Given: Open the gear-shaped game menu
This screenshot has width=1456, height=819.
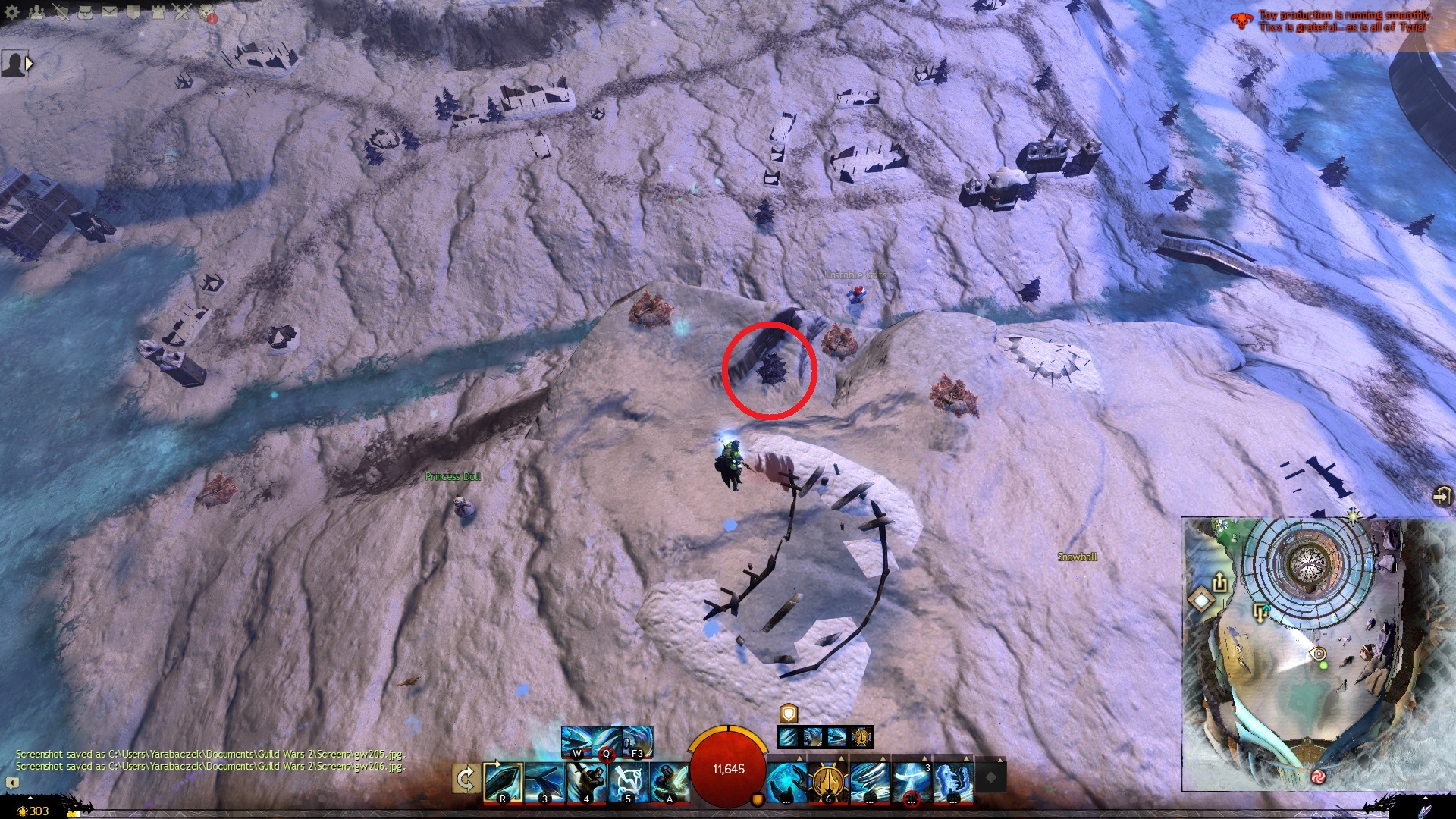Looking at the screenshot, I should coord(12,11).
